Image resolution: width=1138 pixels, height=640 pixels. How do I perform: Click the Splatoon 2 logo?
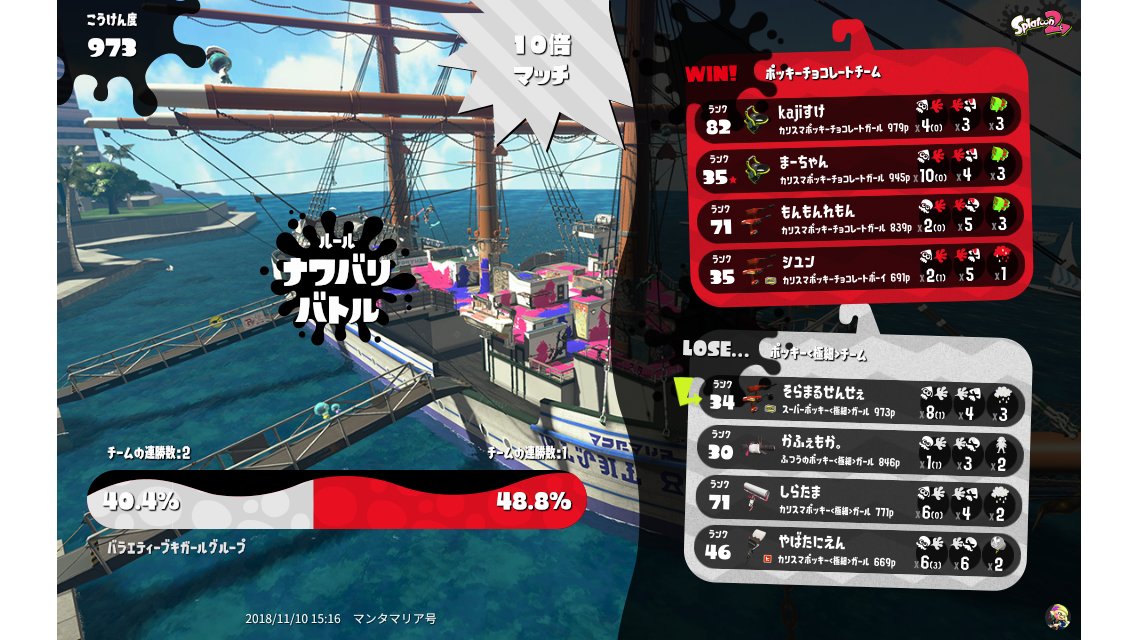tap(1040, 25)
